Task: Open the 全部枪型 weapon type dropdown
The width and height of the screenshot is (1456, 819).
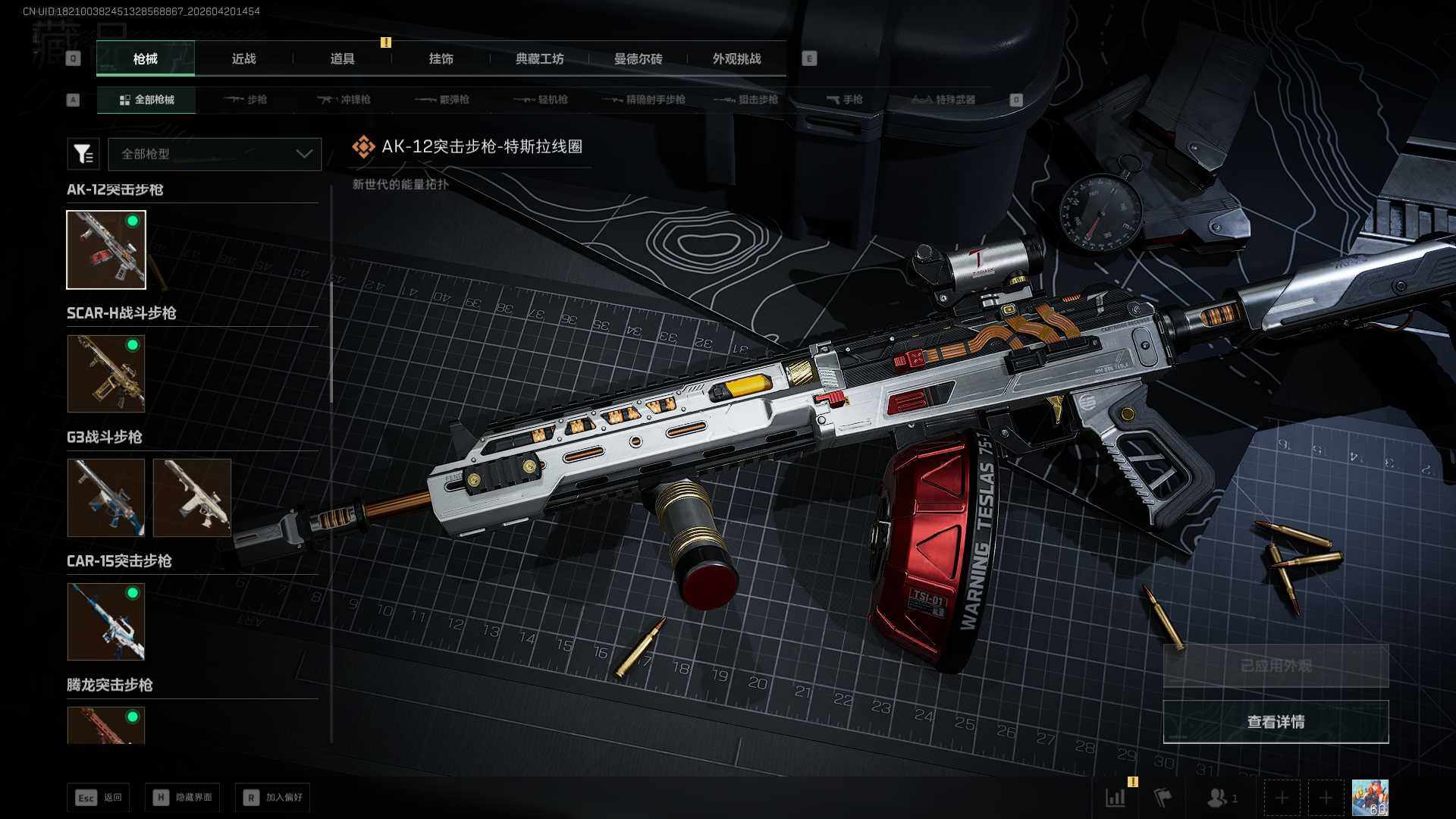Action: [x=215, y=154]
